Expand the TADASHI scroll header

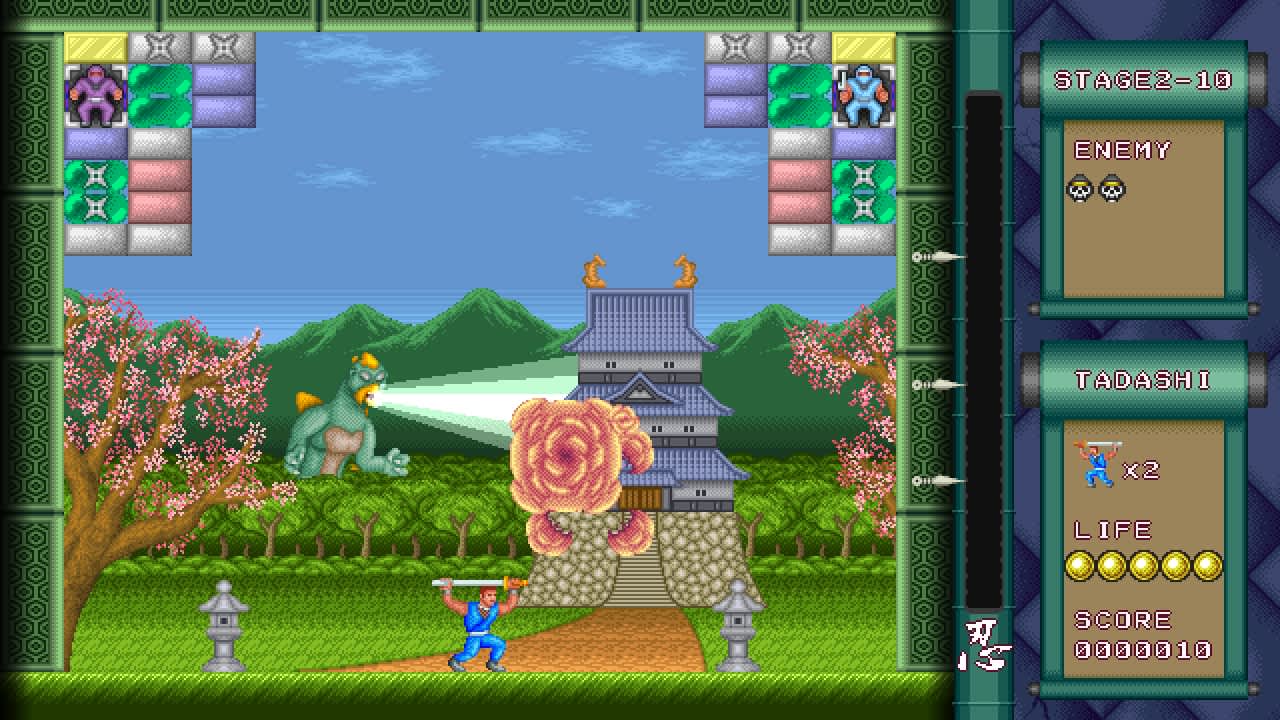tap(1143, 379)
